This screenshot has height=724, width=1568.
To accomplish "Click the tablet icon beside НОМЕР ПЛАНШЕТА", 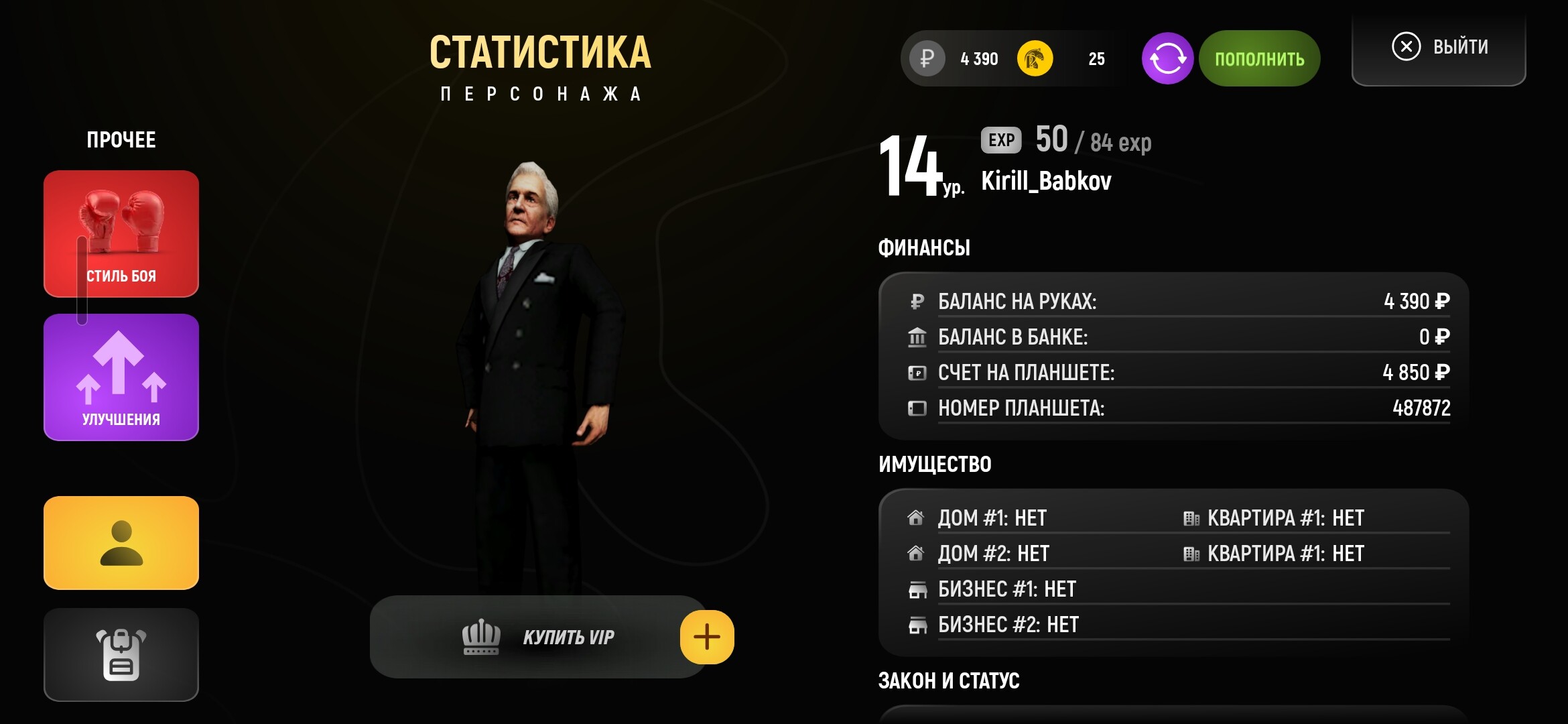I will (x=917, y=408).
